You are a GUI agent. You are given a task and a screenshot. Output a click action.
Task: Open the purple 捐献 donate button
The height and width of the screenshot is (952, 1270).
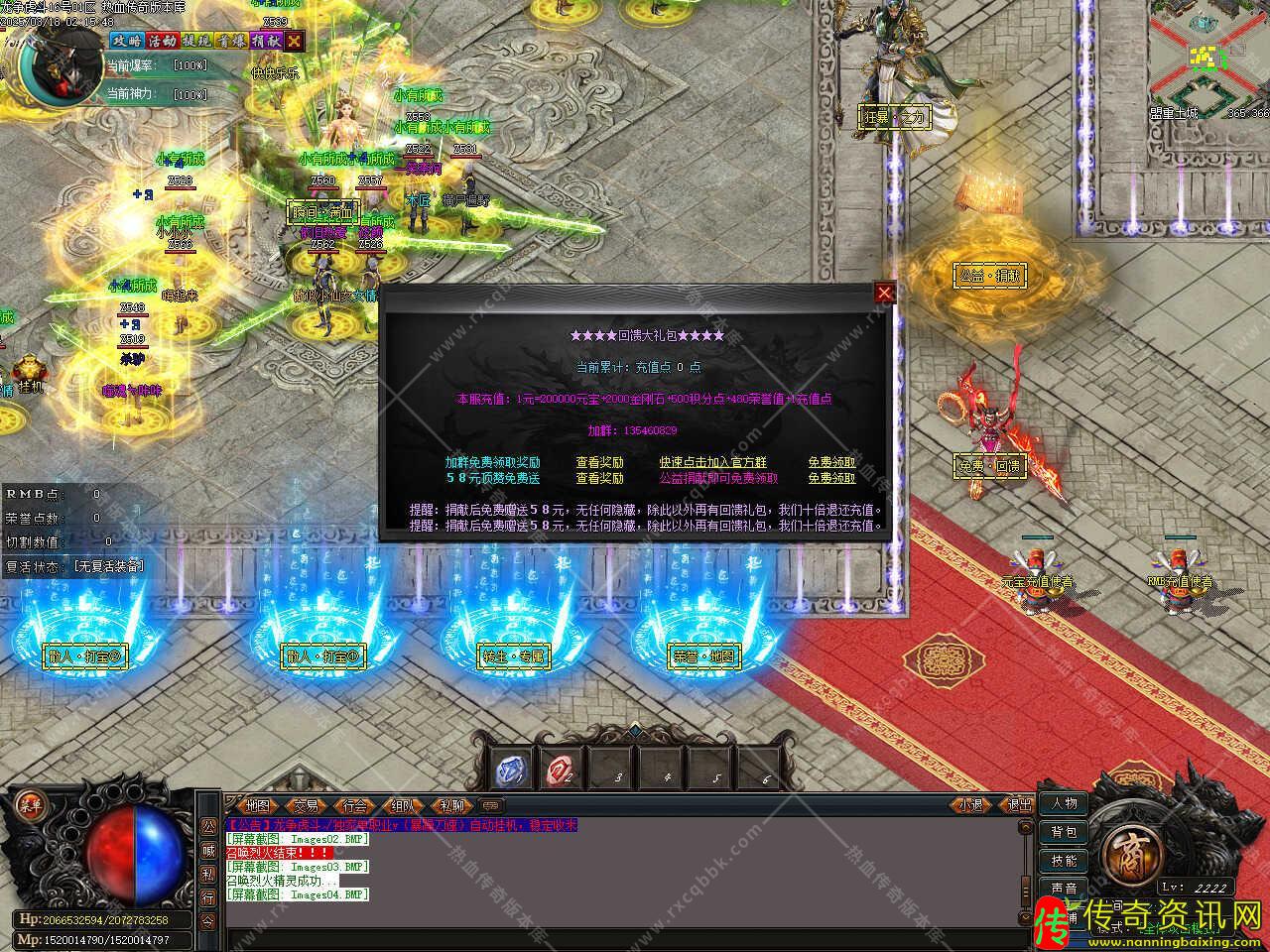(265, 41)
